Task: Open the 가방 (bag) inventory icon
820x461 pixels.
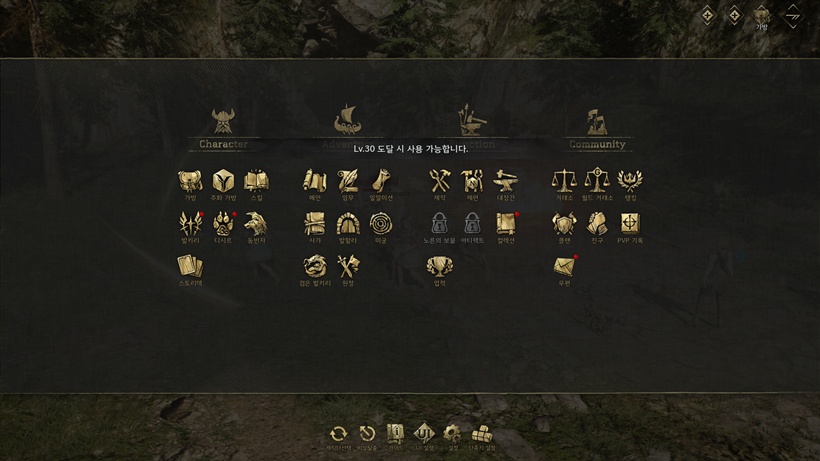Action: [190, 181]
